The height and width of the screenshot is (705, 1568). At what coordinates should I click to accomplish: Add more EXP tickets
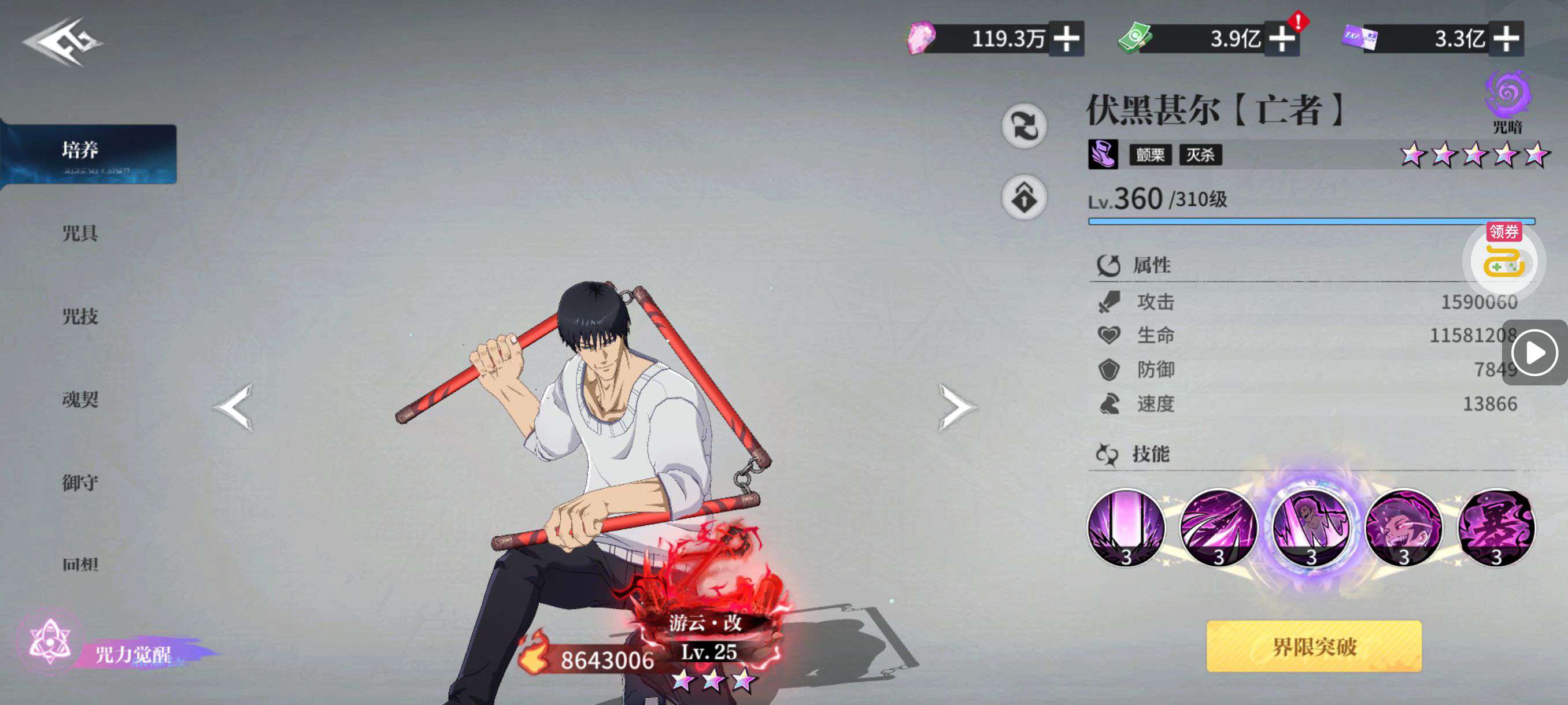coord(1506,39)
